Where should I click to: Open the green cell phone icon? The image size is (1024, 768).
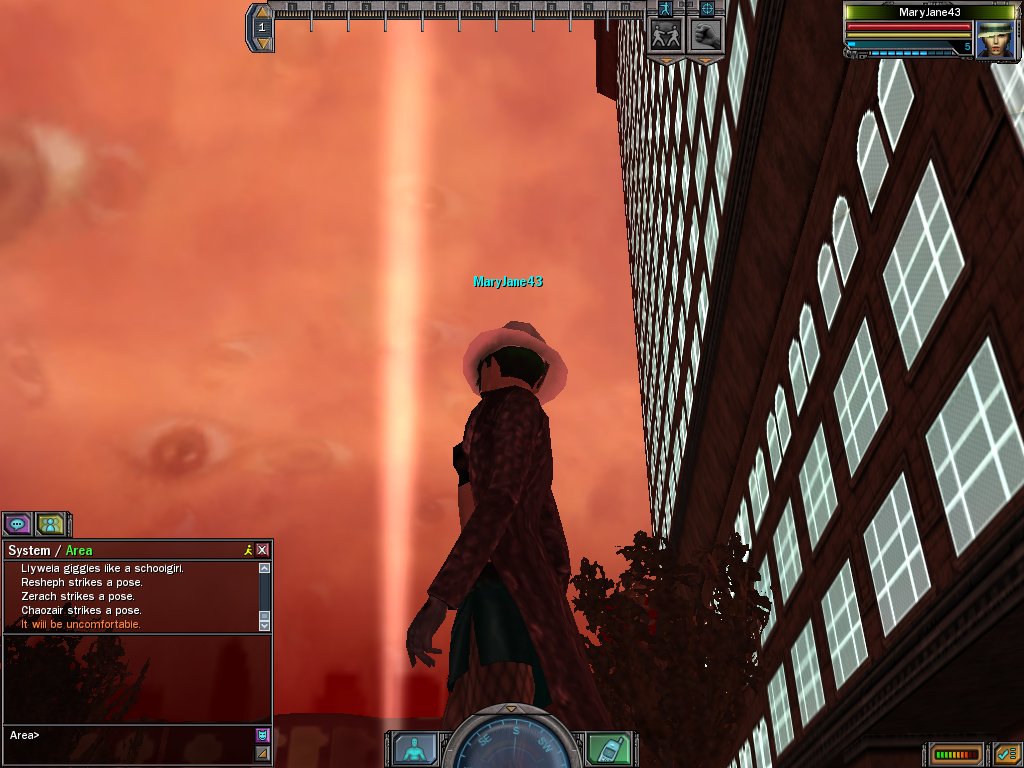coord(608,748)
